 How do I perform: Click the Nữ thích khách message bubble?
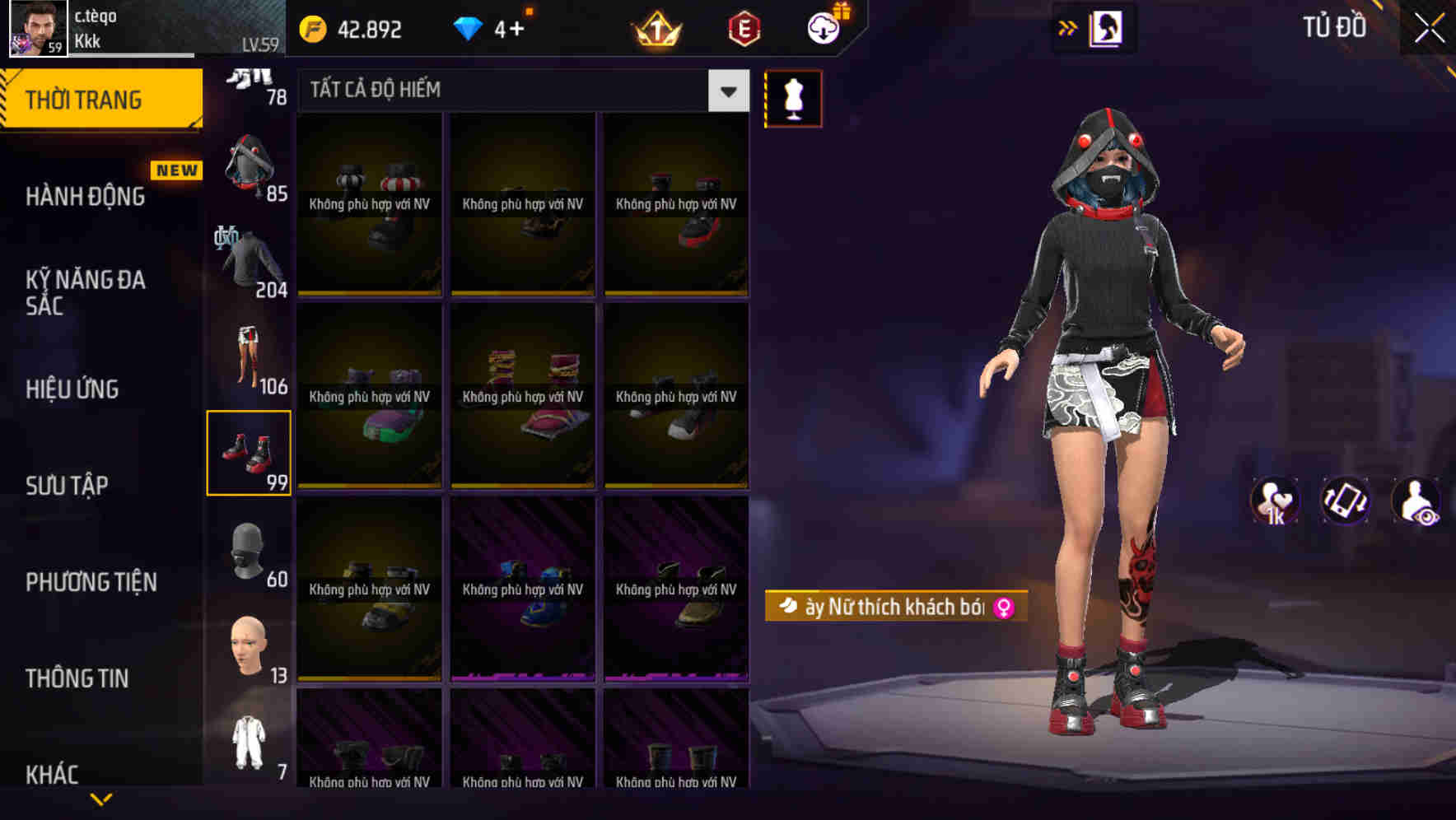pos(889,605)
